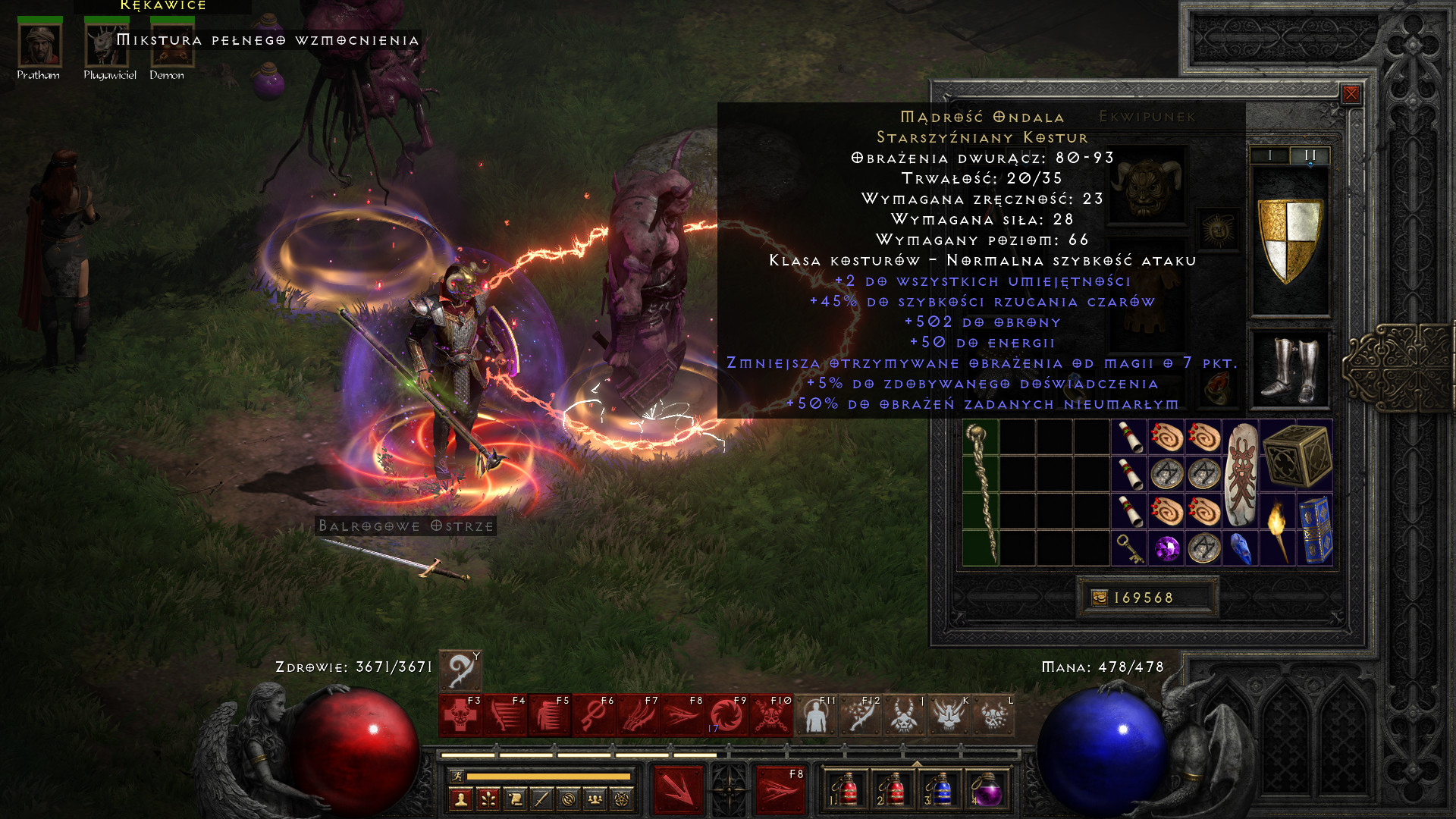Screen dimensions: 1456x819
Task: Pick up the Horadric Cube in inventory
Action: pos(1297,456)
